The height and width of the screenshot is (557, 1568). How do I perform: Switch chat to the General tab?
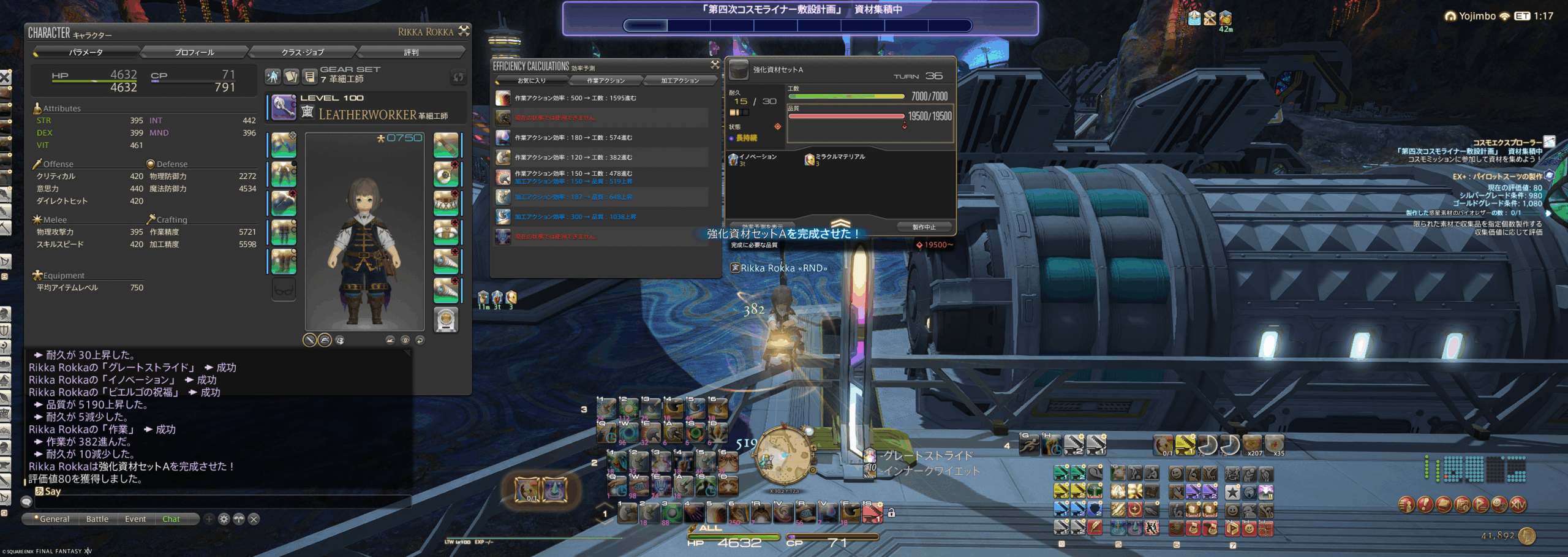[x=53, y=519]
